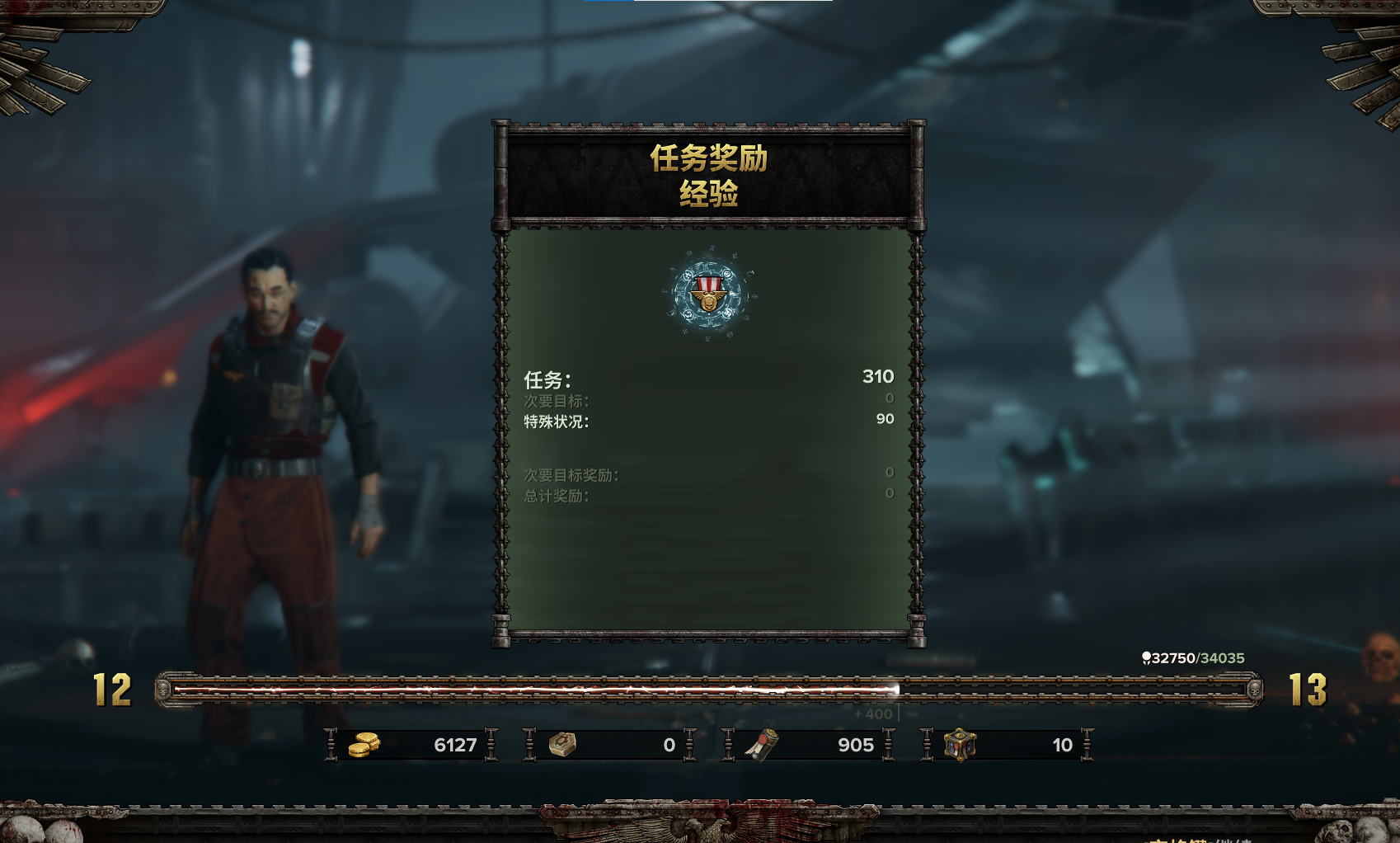Screen dimensions: 1400x843
Task: Select the green cog token currency icon
Action: [562, 745]
